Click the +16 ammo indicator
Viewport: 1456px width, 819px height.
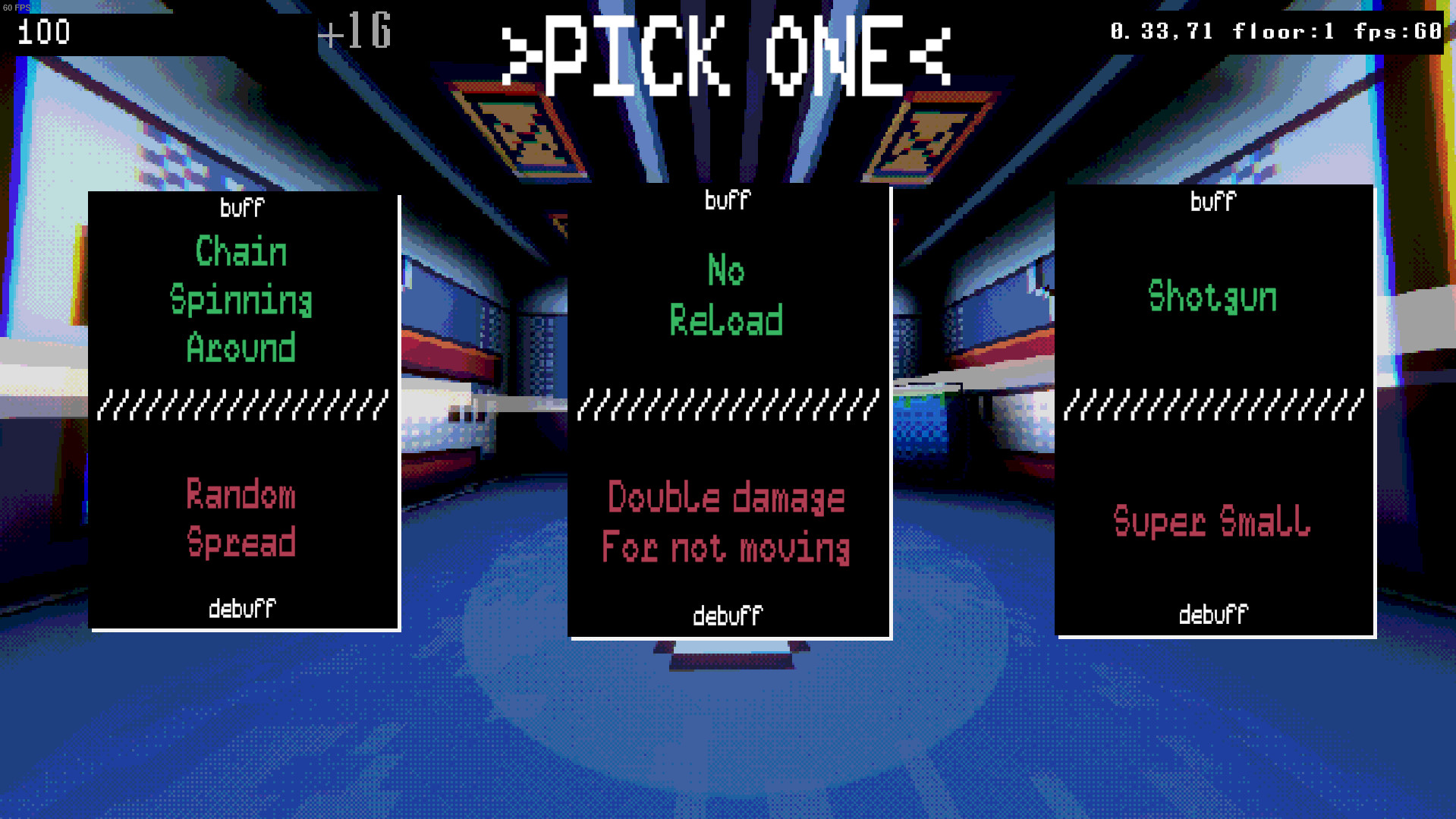point(356,33)
